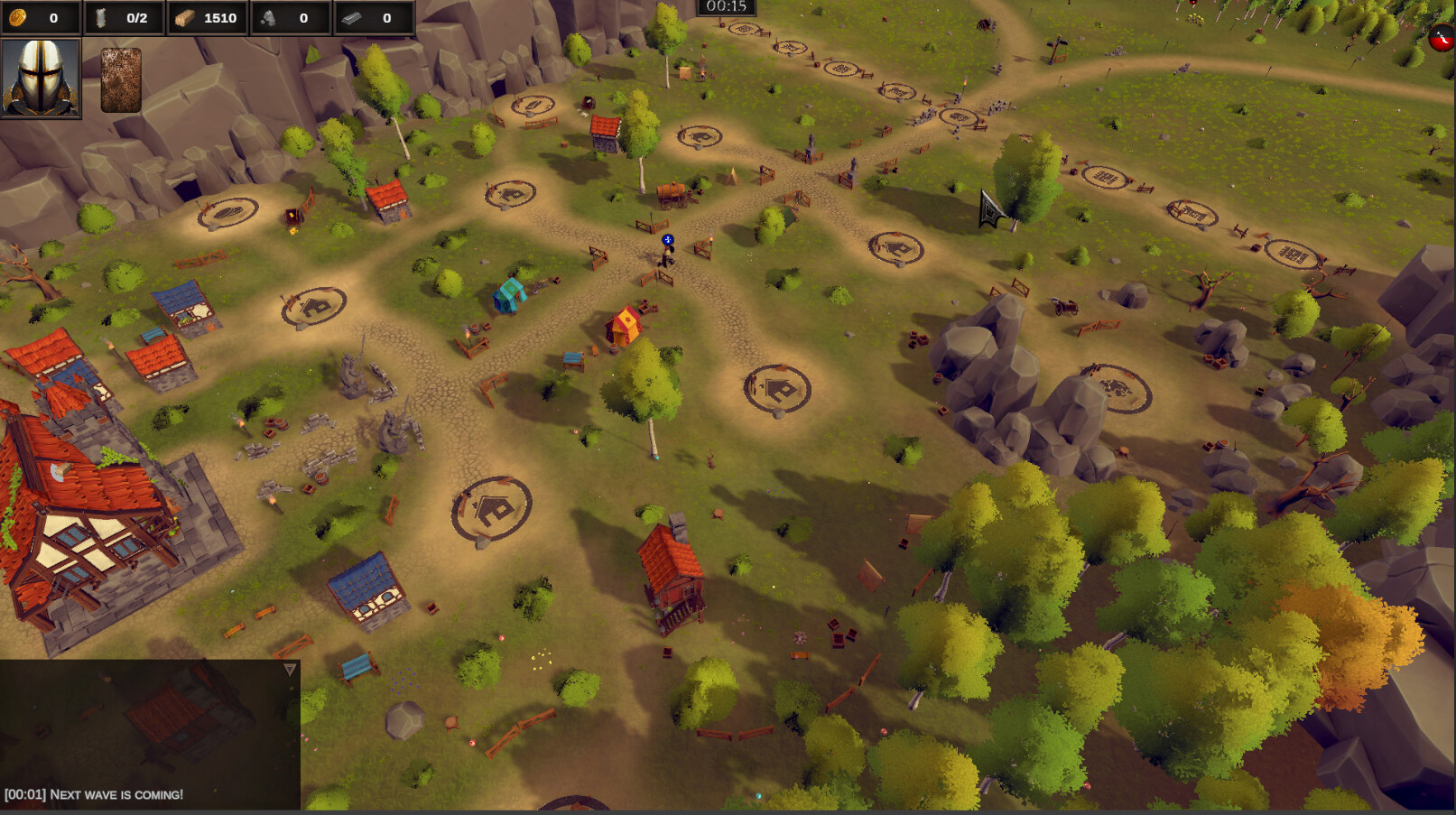Click the build circle beside the large rocks

point(1117,386)
